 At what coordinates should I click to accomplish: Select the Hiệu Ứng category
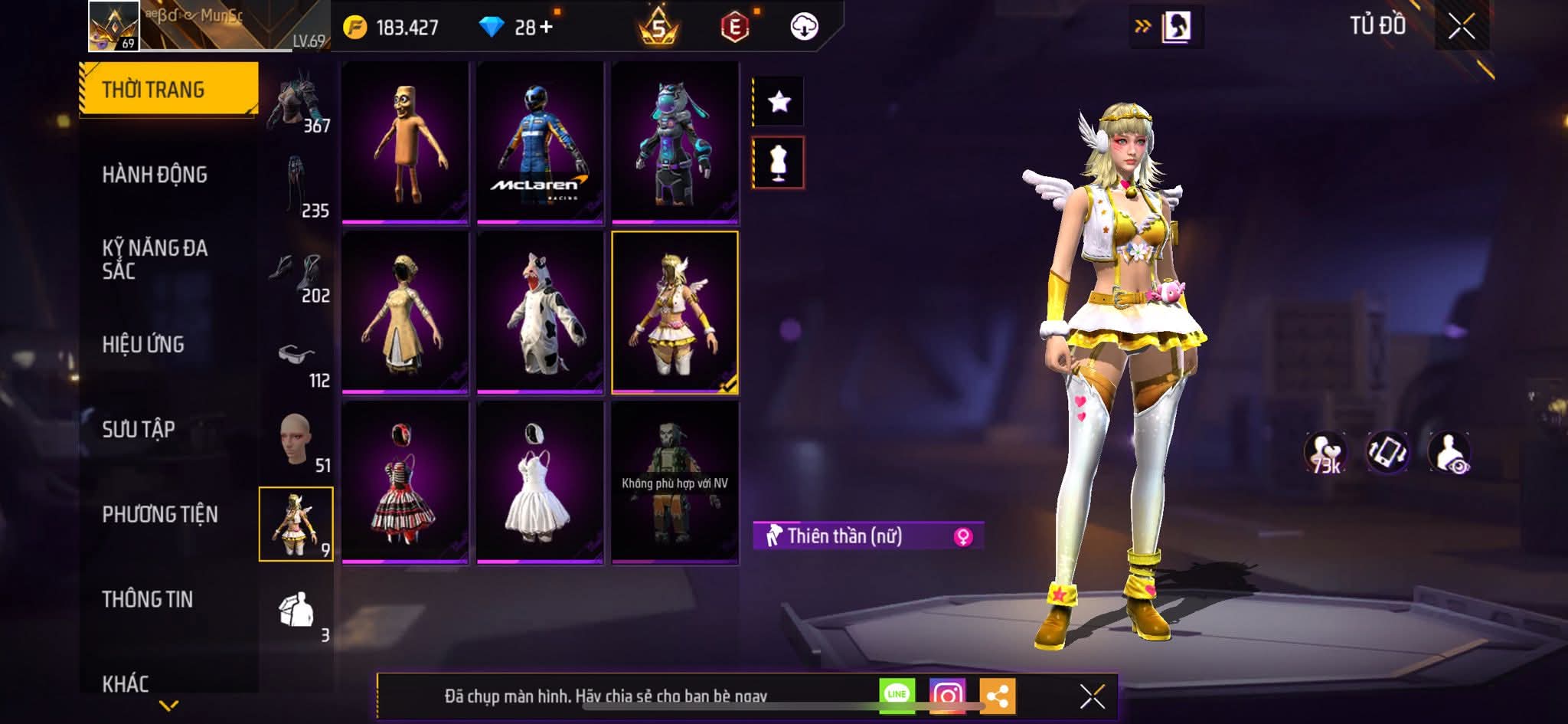(x=143, y=345)
